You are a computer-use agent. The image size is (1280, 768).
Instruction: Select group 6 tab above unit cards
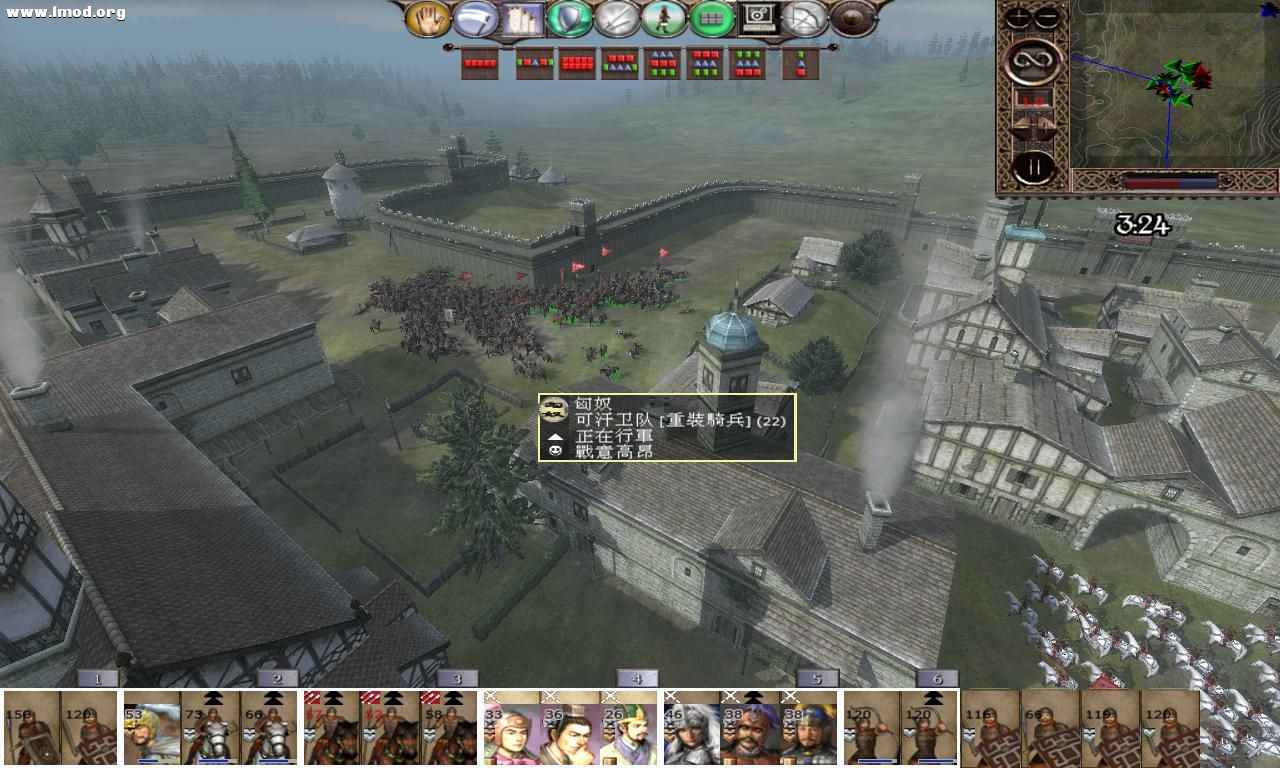click(x=936, y=679)
